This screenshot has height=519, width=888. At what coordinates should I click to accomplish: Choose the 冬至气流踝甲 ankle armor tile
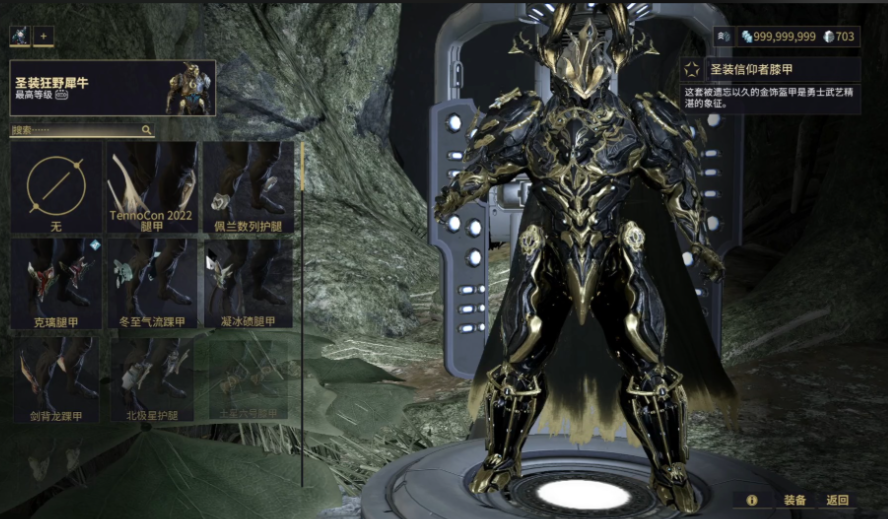[151, 283]
